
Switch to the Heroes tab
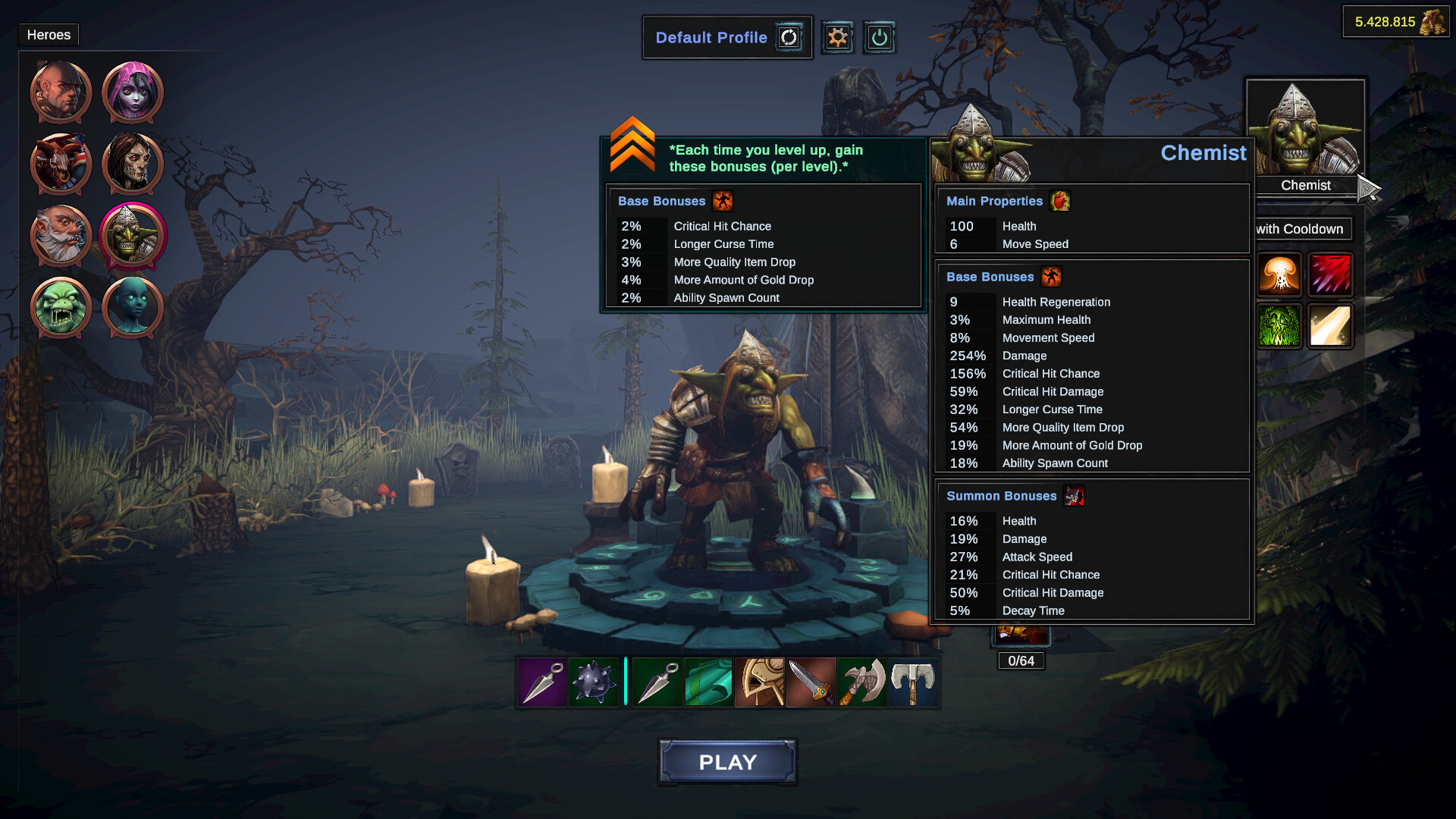click(48, 34)
